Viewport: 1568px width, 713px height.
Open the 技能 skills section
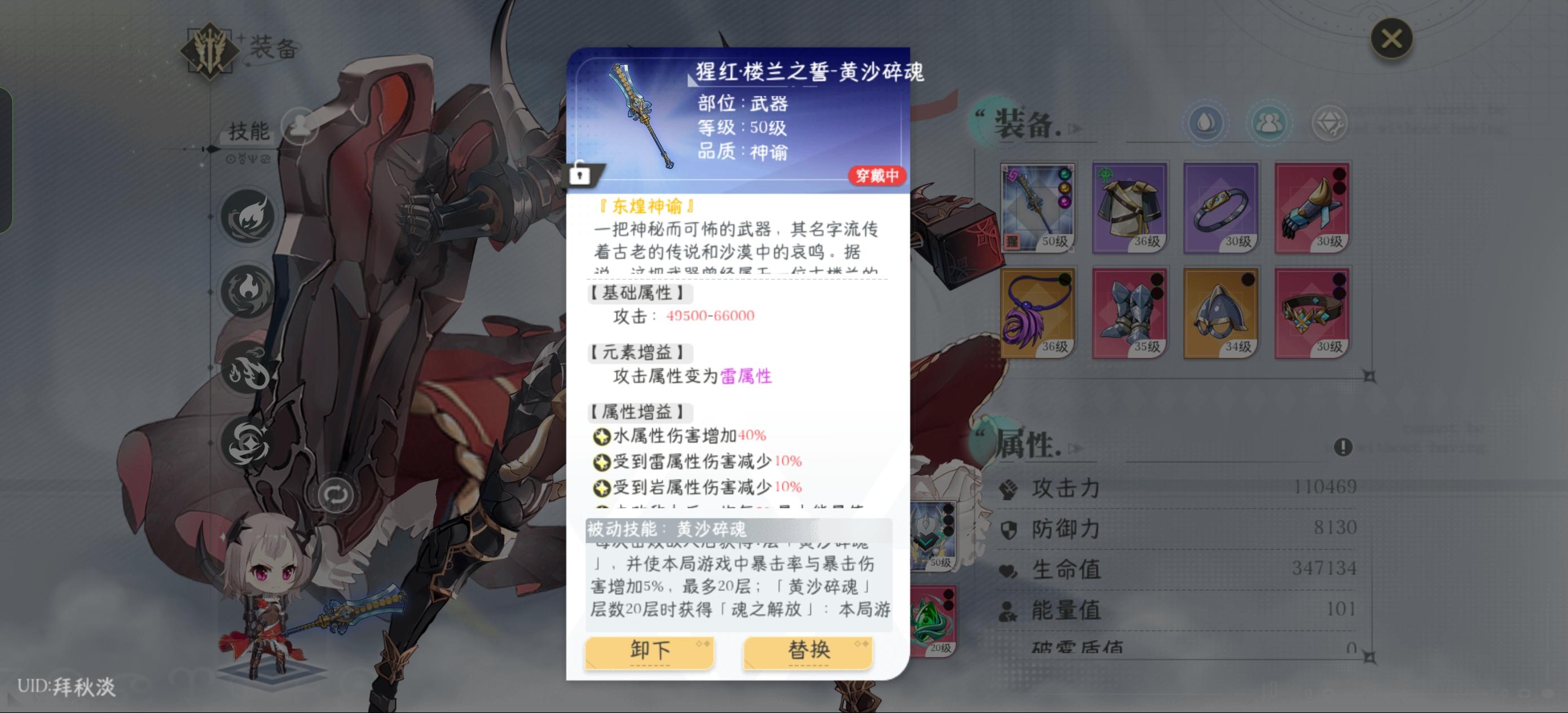[249, 131]
